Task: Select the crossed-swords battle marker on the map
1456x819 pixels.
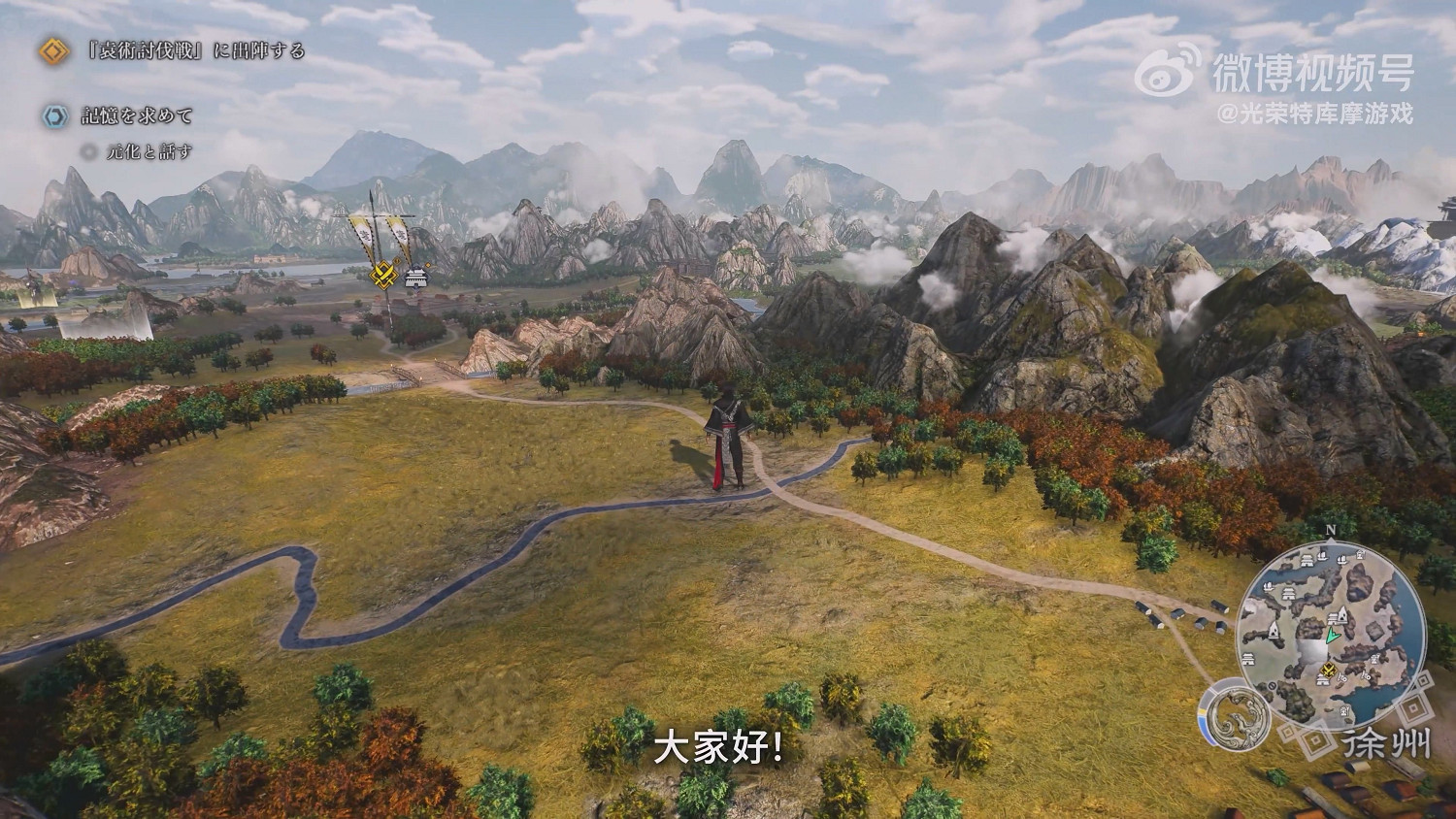Action: (384, 275)
